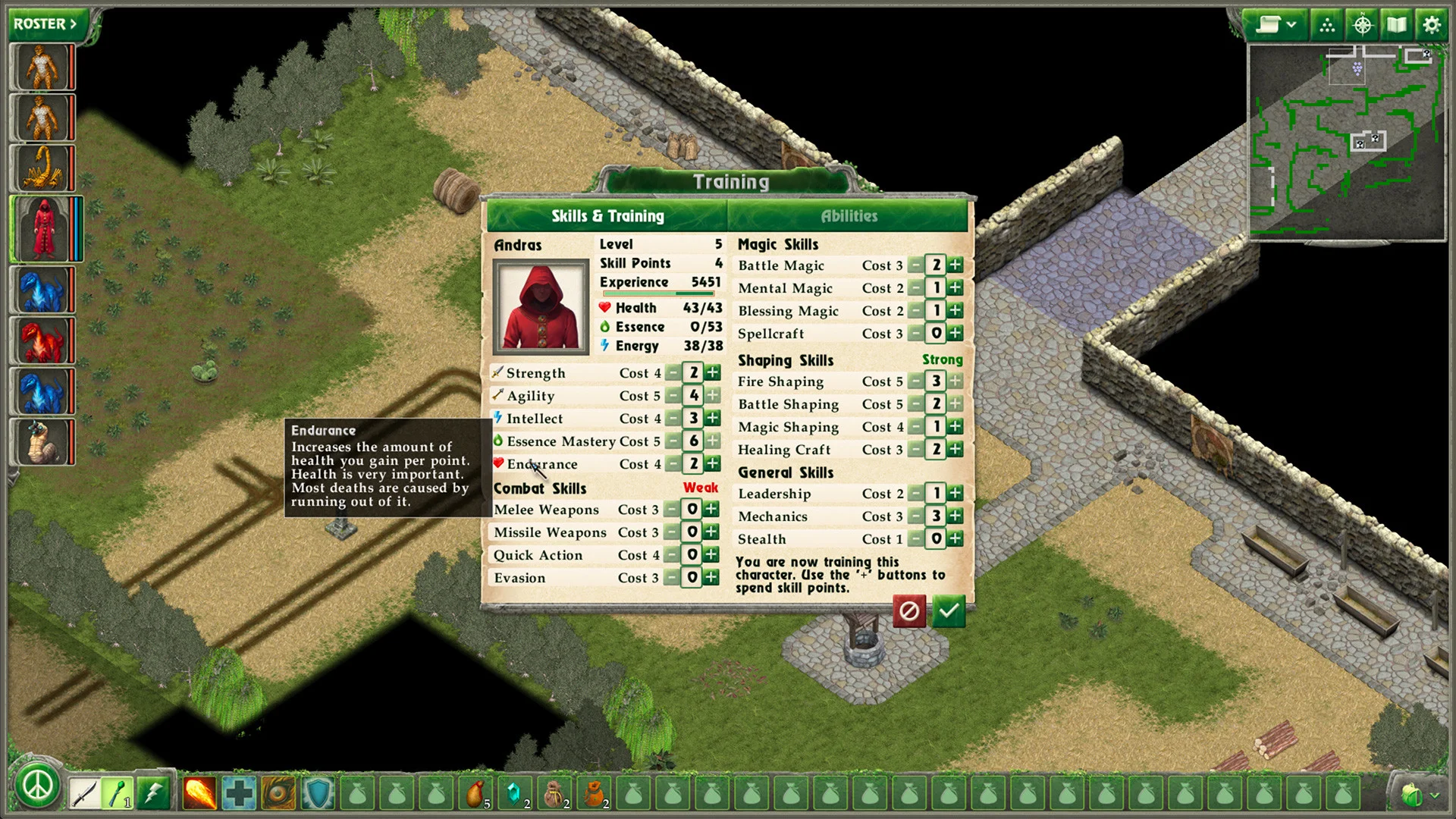Switch to the Abilities tab
Image resolution: width=1456 pixels, height=819 pixels.
point(849,216)
